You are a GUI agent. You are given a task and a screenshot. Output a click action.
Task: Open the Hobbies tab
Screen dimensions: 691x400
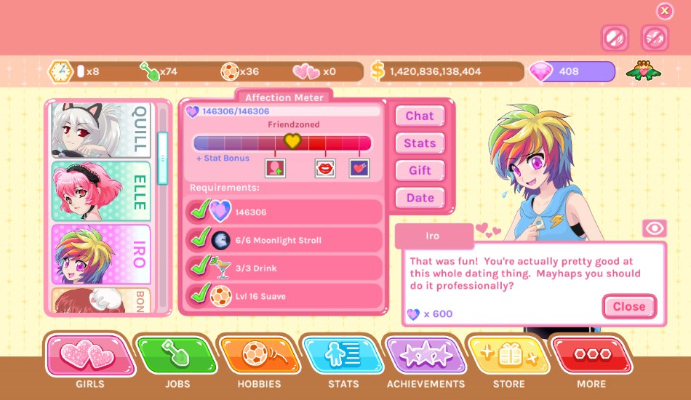click(259, 356)
